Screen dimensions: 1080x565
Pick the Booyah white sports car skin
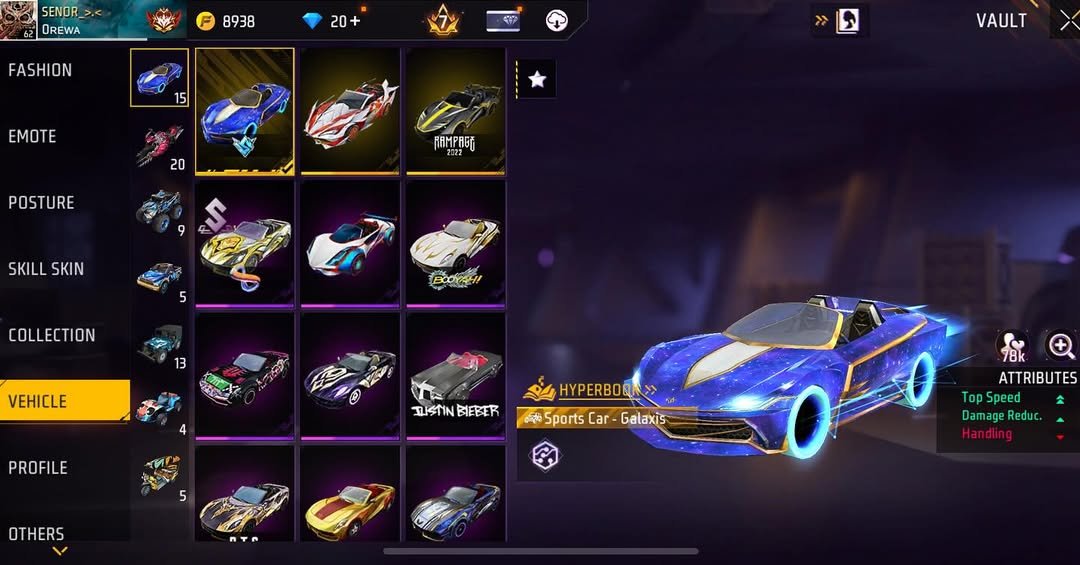coord(455,244)
